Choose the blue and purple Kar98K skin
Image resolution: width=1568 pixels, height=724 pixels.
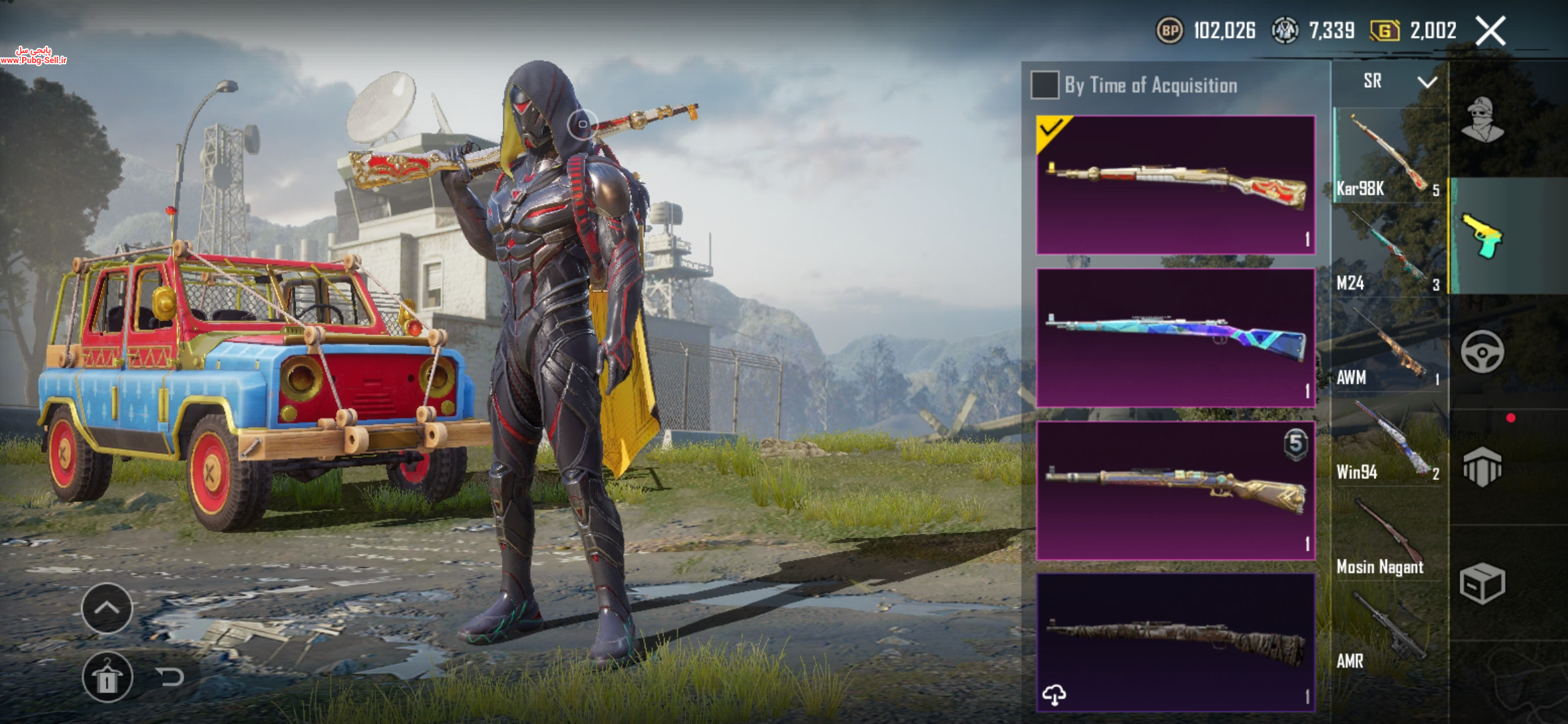click(x=1175, y=338)
